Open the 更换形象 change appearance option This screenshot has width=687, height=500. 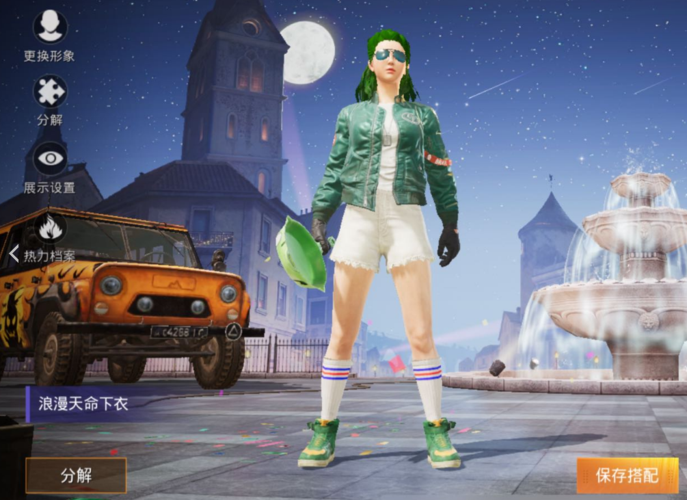(x=49, y=28)
